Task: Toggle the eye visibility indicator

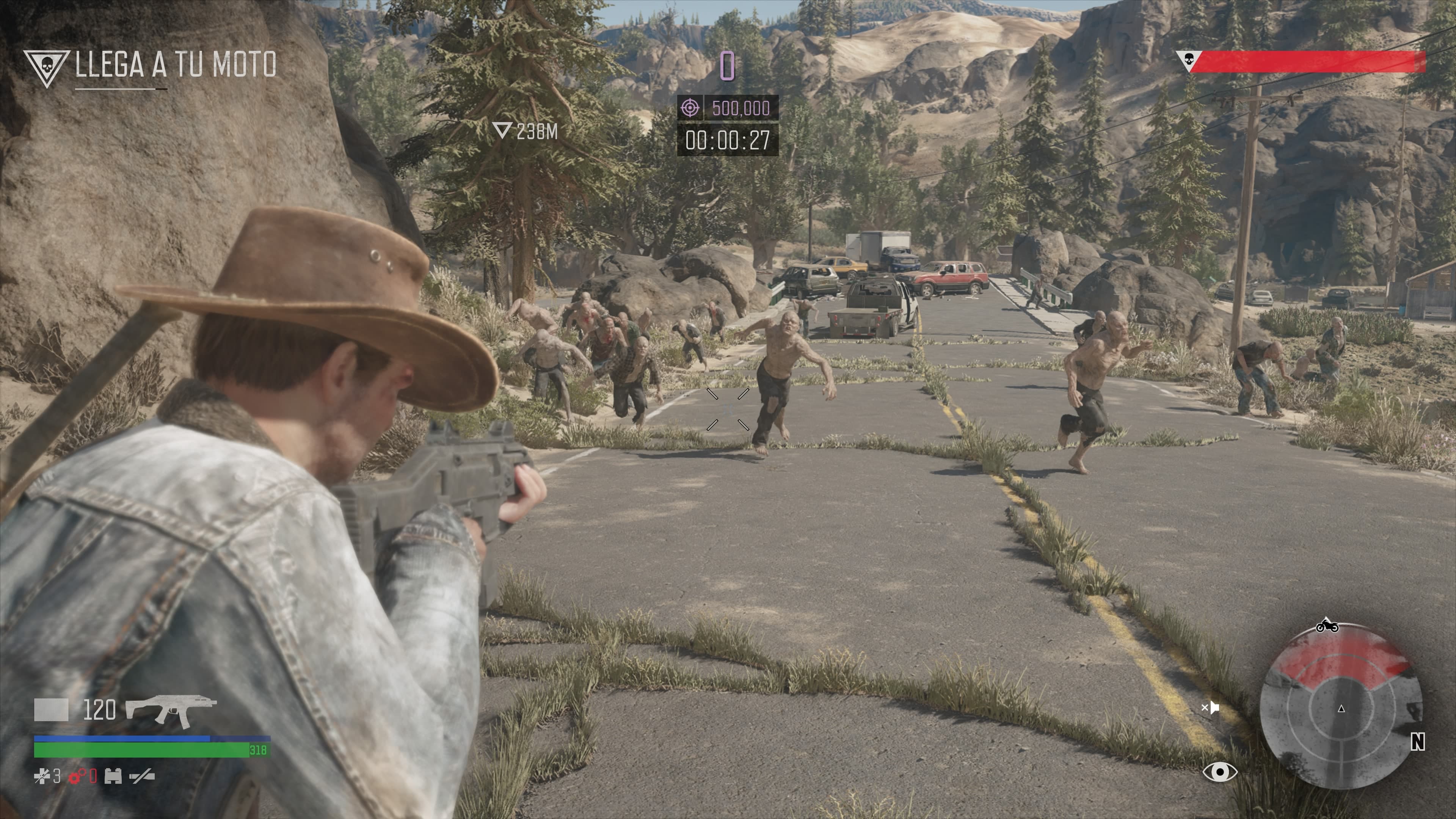Action: pos(1220,772)
